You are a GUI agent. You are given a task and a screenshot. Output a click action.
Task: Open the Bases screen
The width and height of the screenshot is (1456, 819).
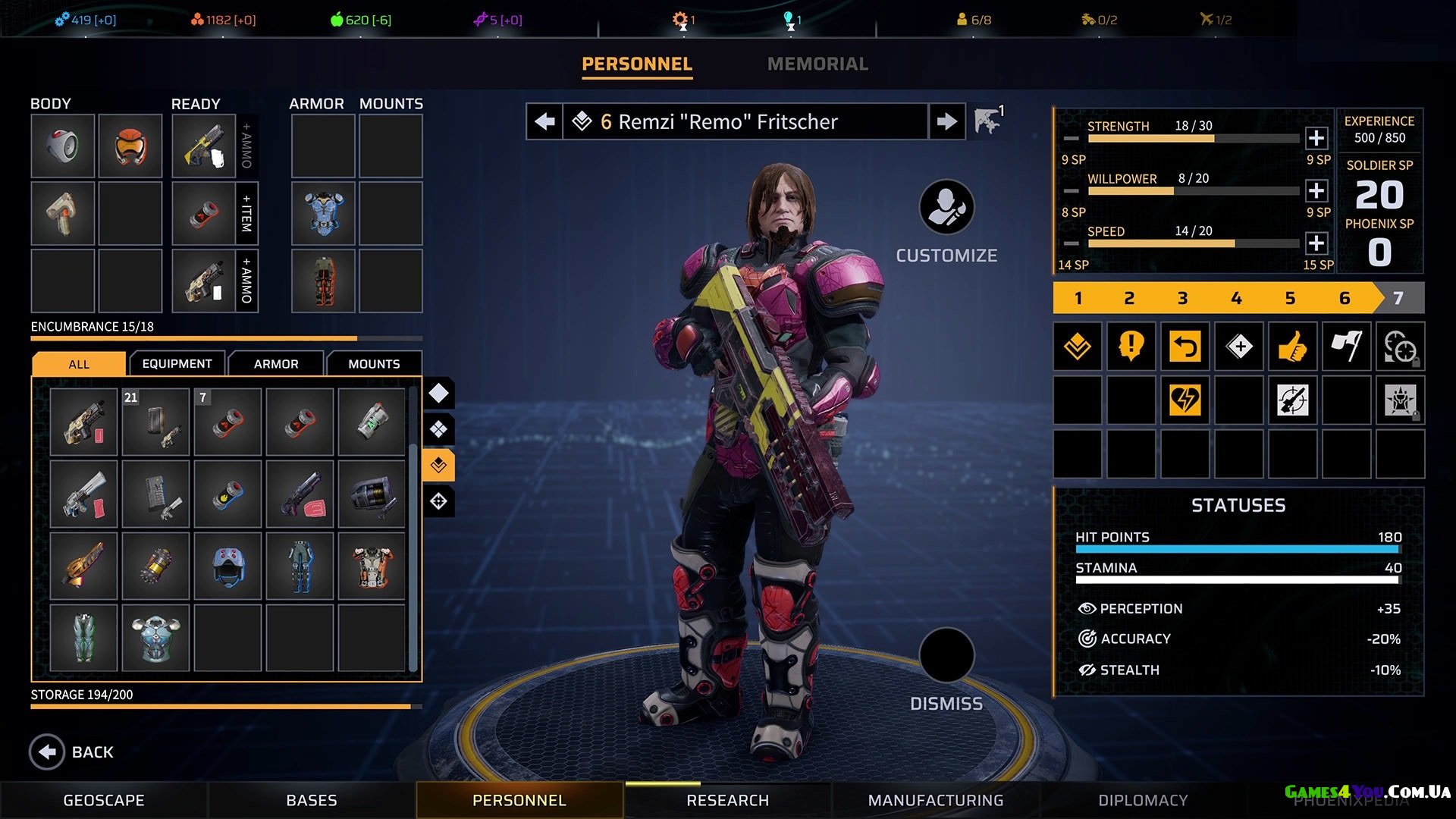tap(312, 800)
